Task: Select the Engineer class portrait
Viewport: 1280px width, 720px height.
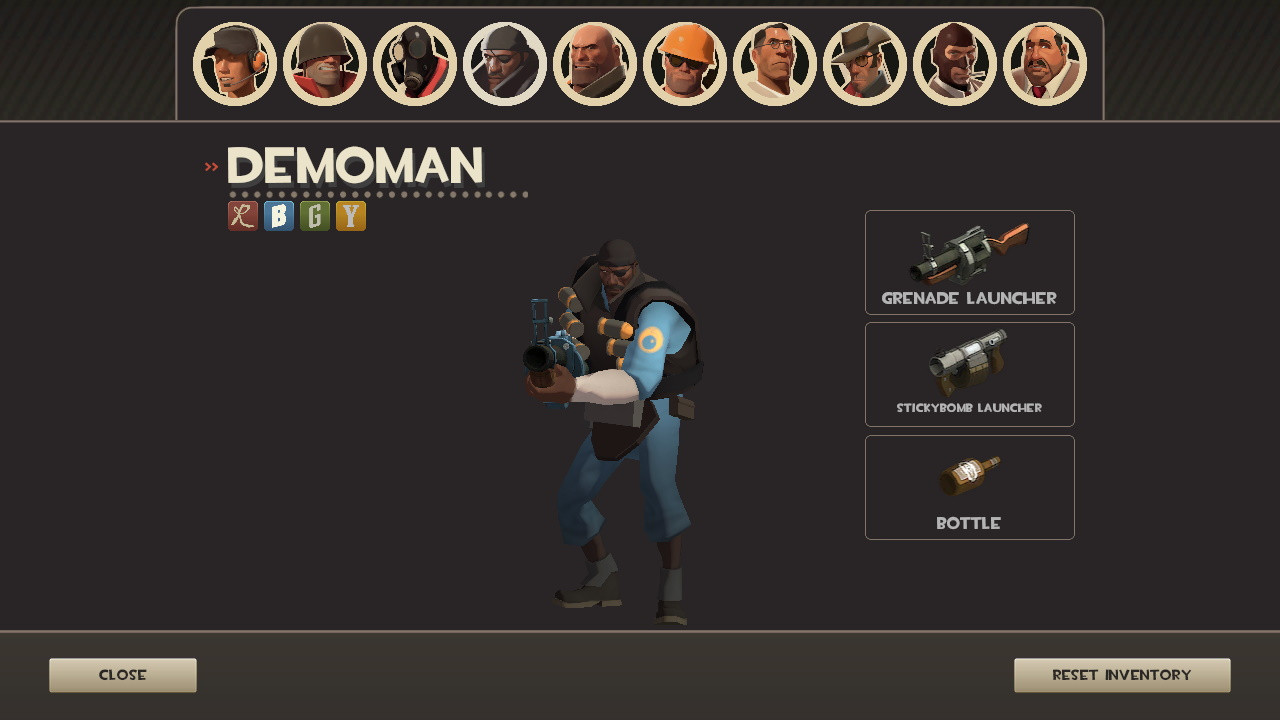Action: pyautogui.click(x=685, y=64)
